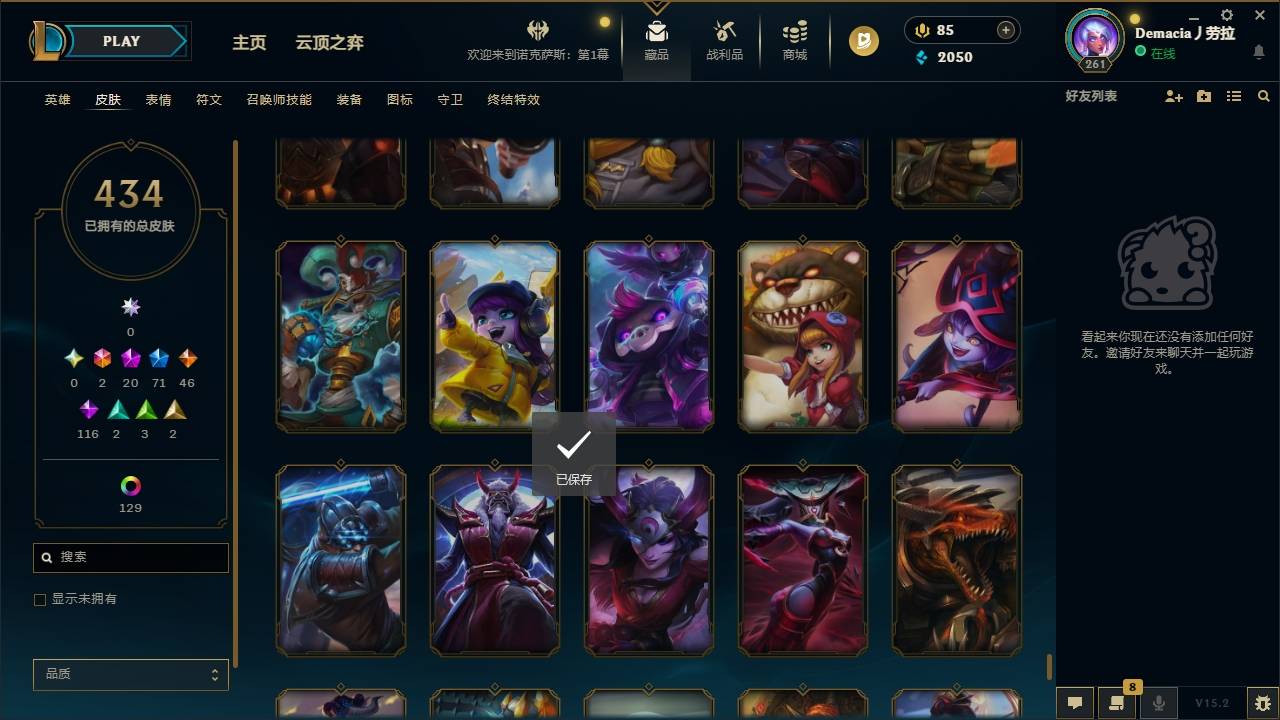Switch to the 表情 collection tab
1280x720 pixels.
click(158, 100)
